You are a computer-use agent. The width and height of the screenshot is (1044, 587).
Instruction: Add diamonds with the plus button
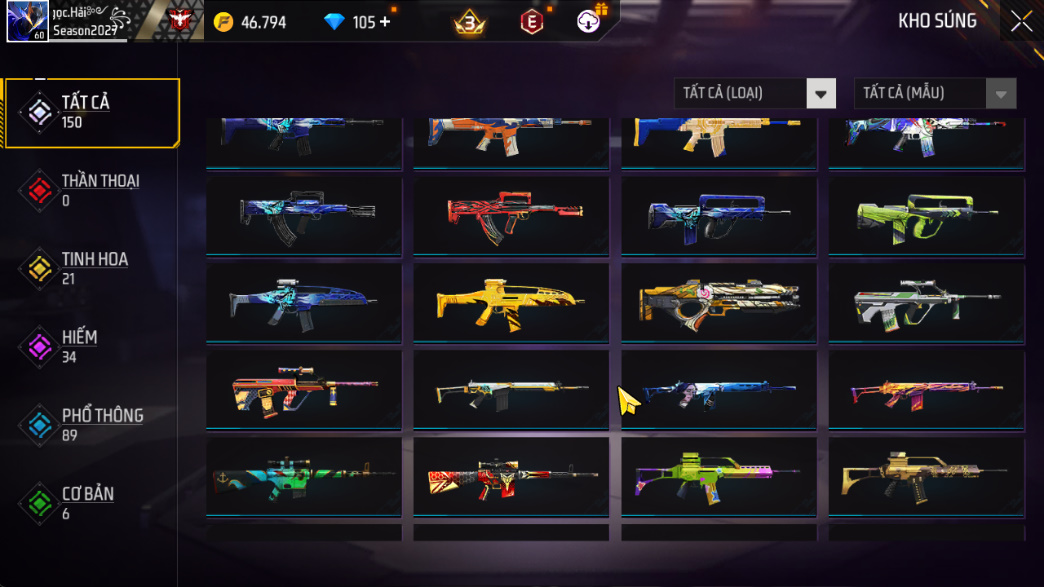[x=386, y=22]
